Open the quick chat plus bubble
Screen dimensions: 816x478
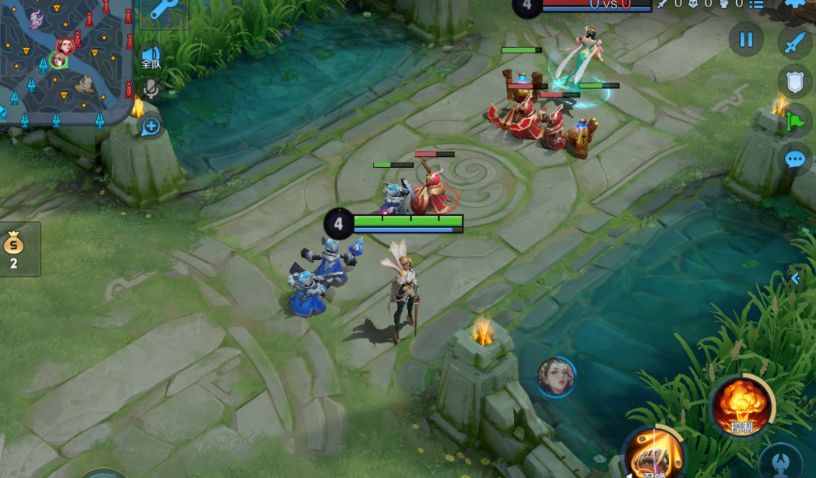click(x=151, y=126)
